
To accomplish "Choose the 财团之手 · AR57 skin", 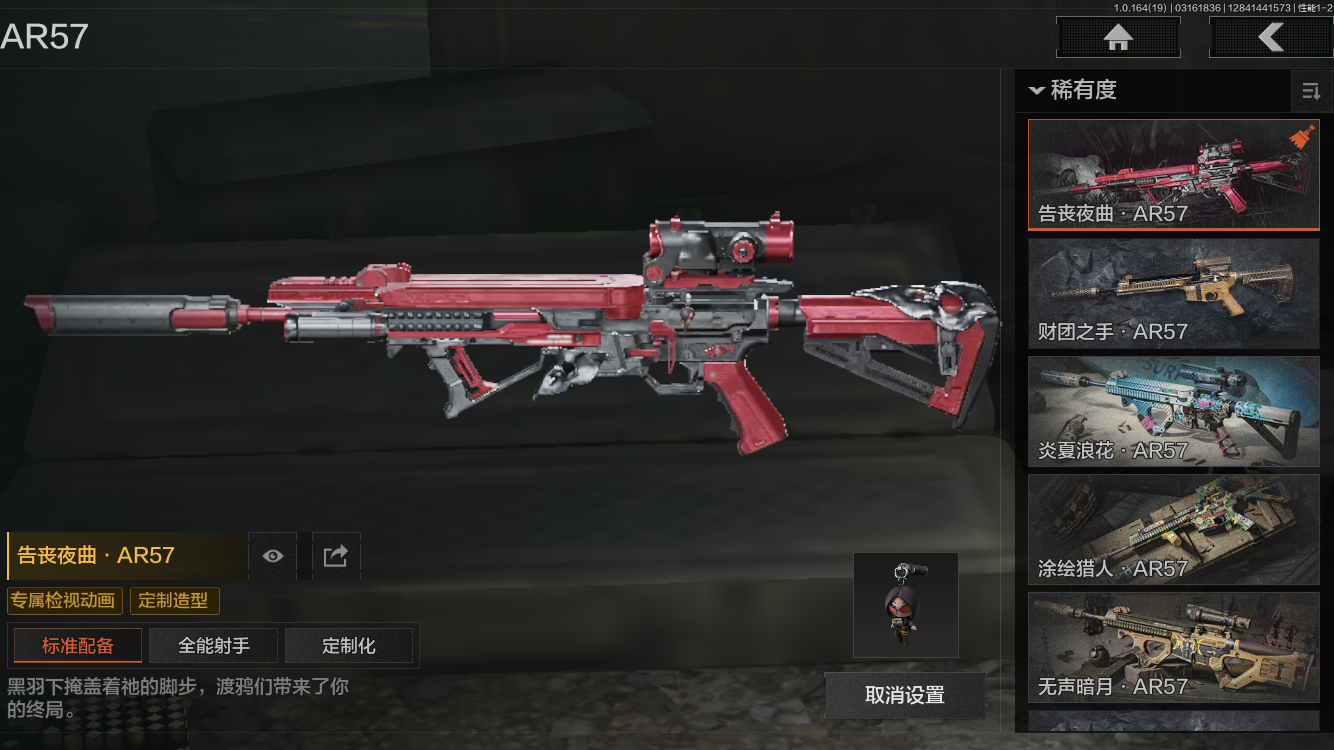I will point(1174,293).
